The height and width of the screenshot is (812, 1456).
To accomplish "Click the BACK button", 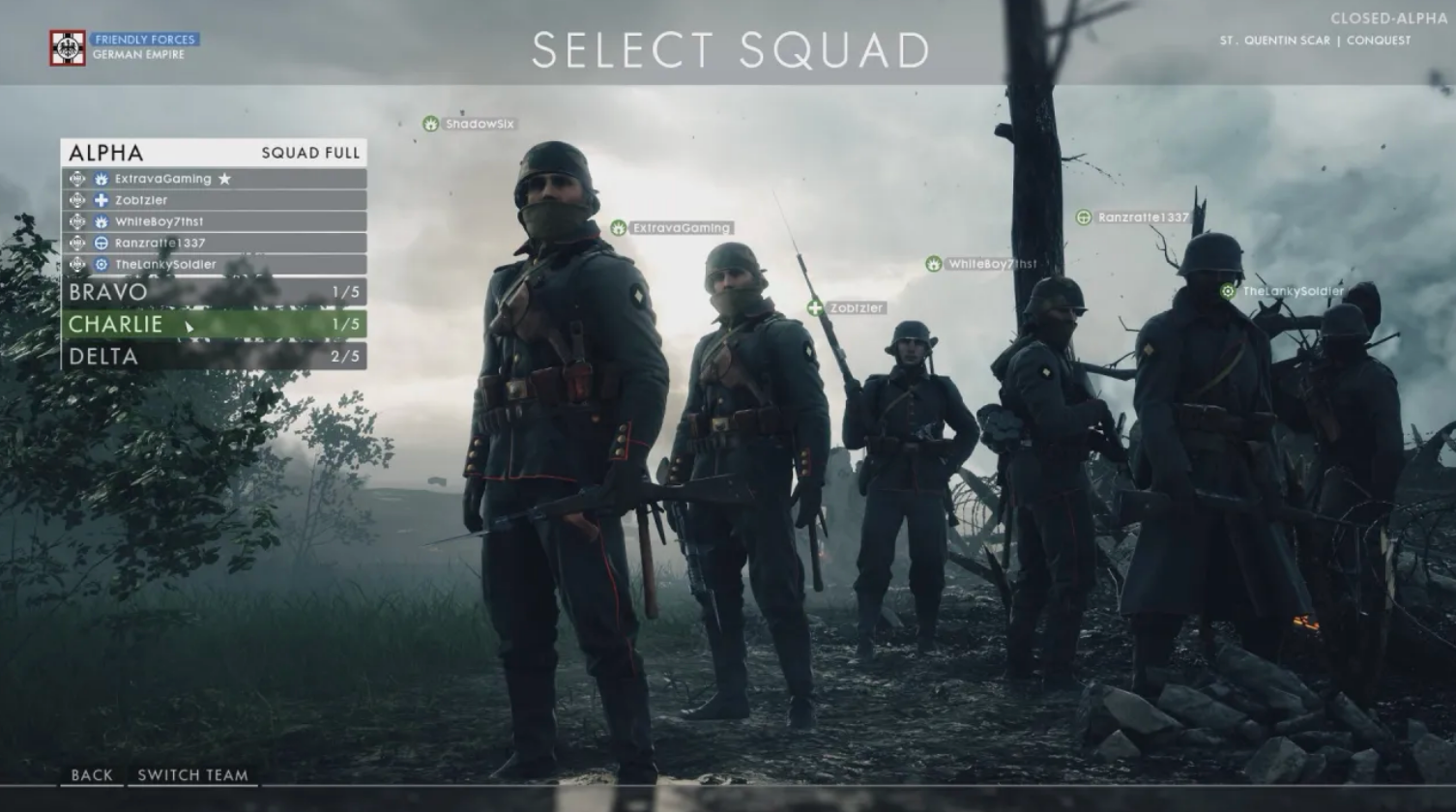I will coord(92,775).
